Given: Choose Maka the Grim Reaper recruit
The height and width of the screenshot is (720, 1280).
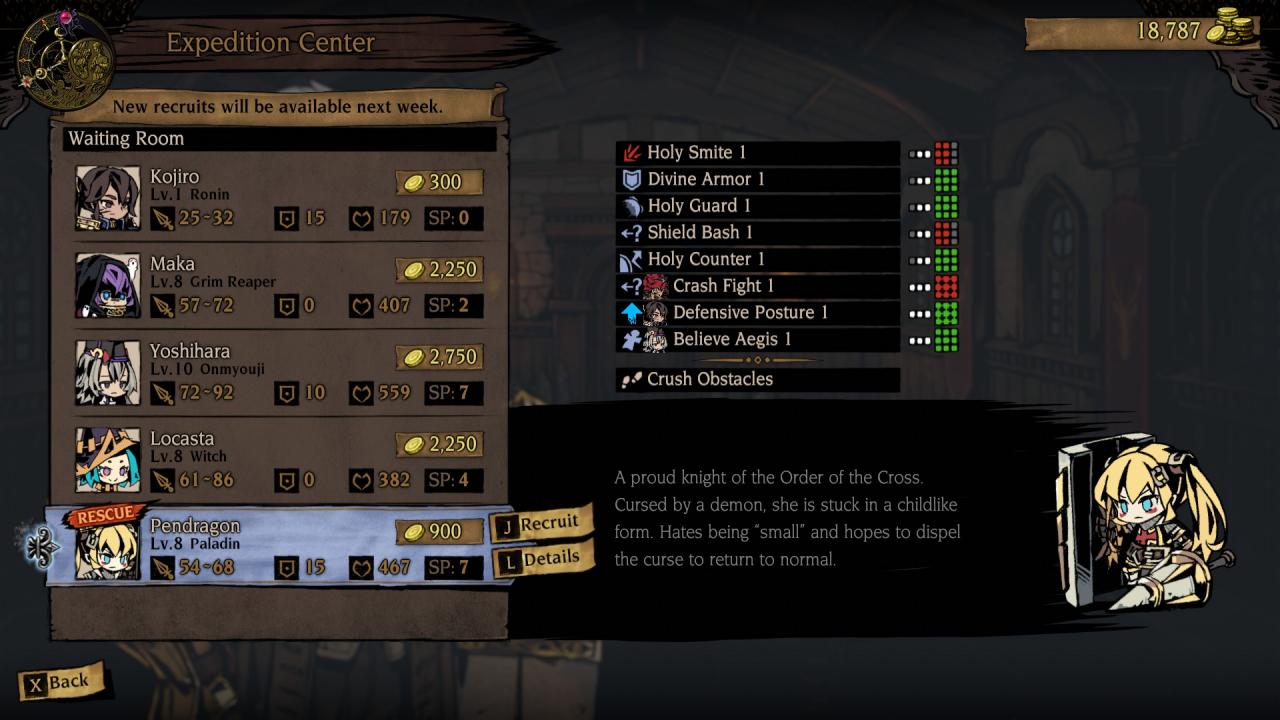Looking at the screenshot, I should (x=278, y=286).
